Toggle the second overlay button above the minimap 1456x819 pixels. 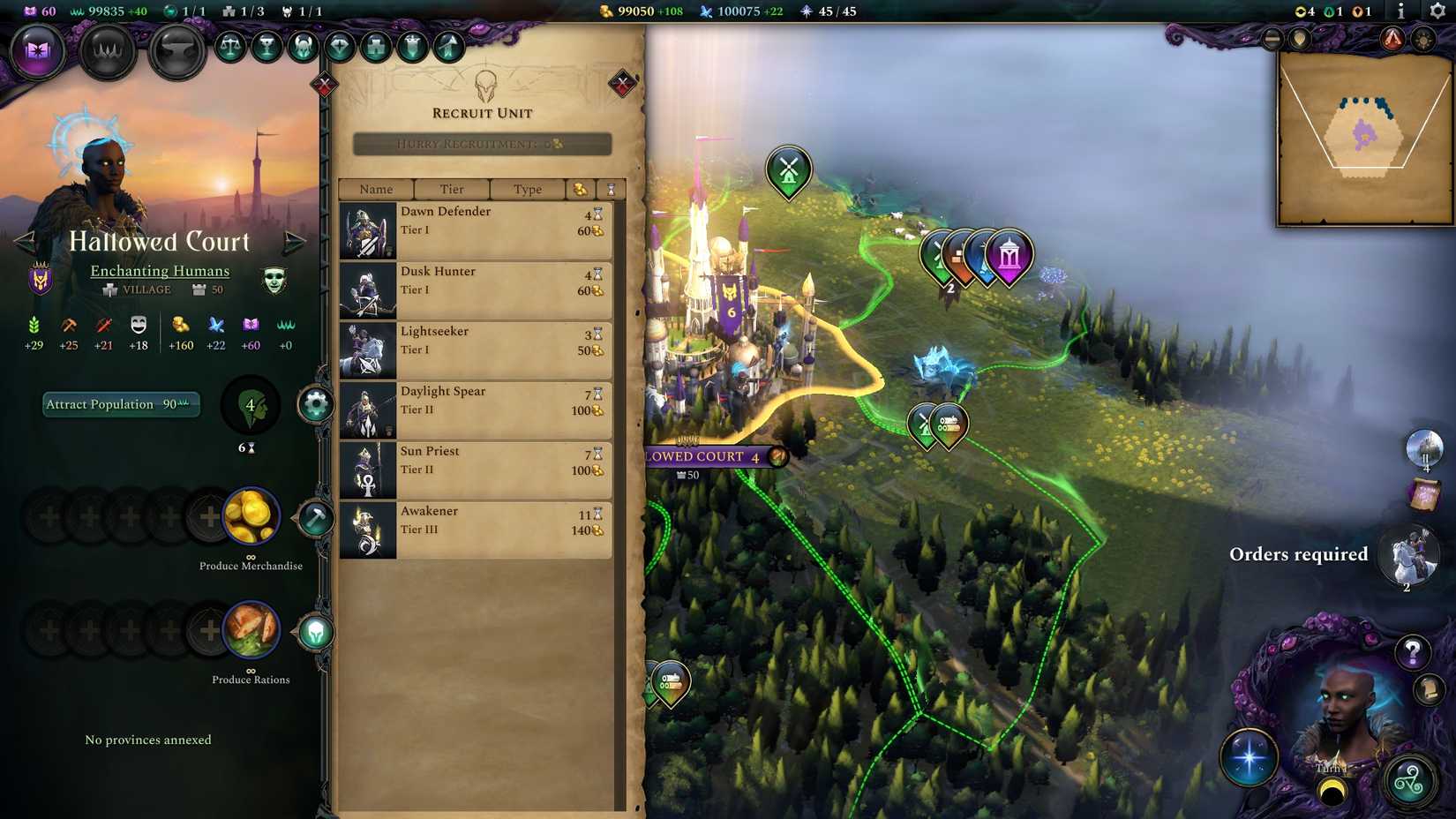(x=1299, y=39)
